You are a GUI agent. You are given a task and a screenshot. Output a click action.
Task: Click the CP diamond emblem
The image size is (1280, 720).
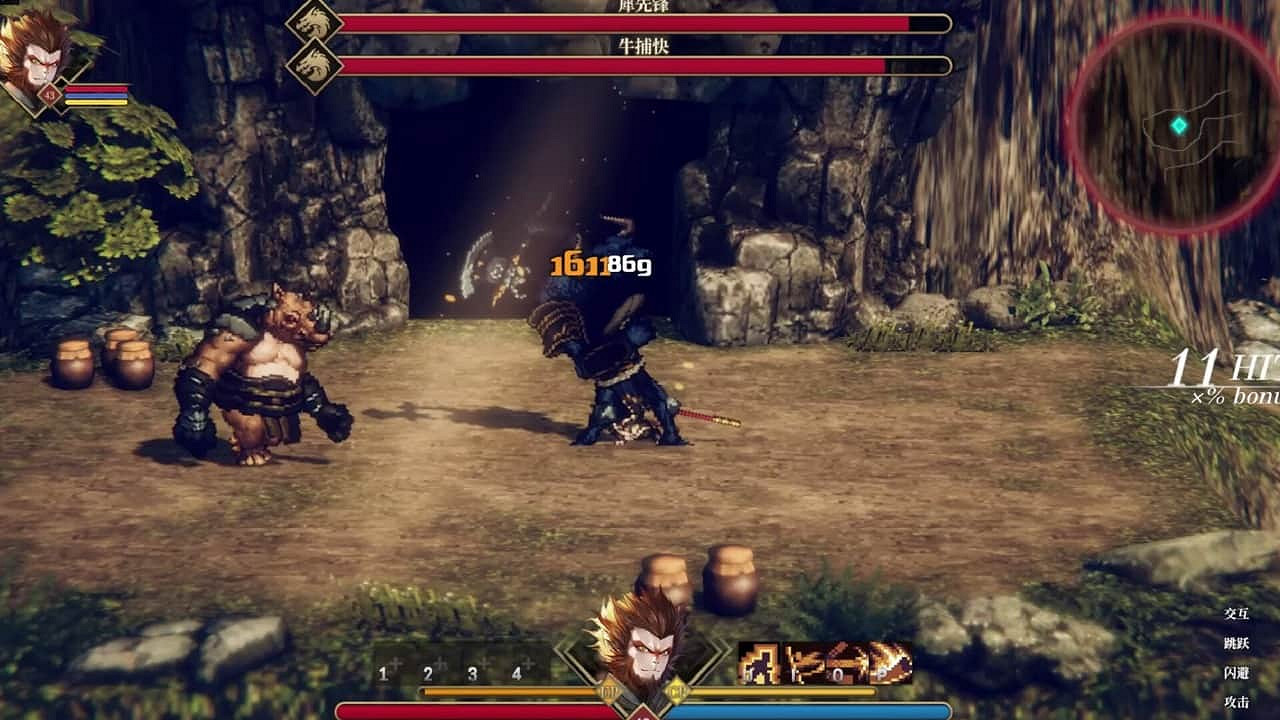678,690
